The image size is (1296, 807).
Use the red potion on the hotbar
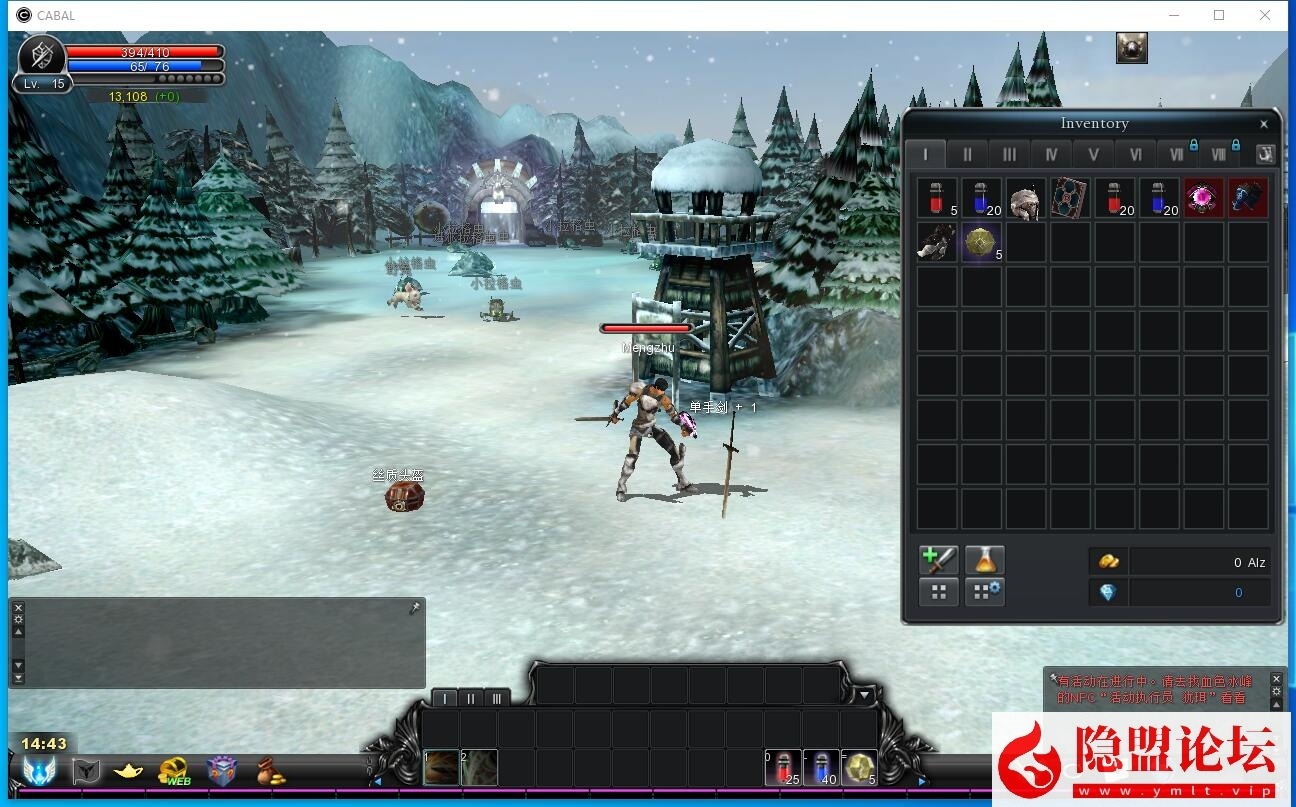point(783,768)
